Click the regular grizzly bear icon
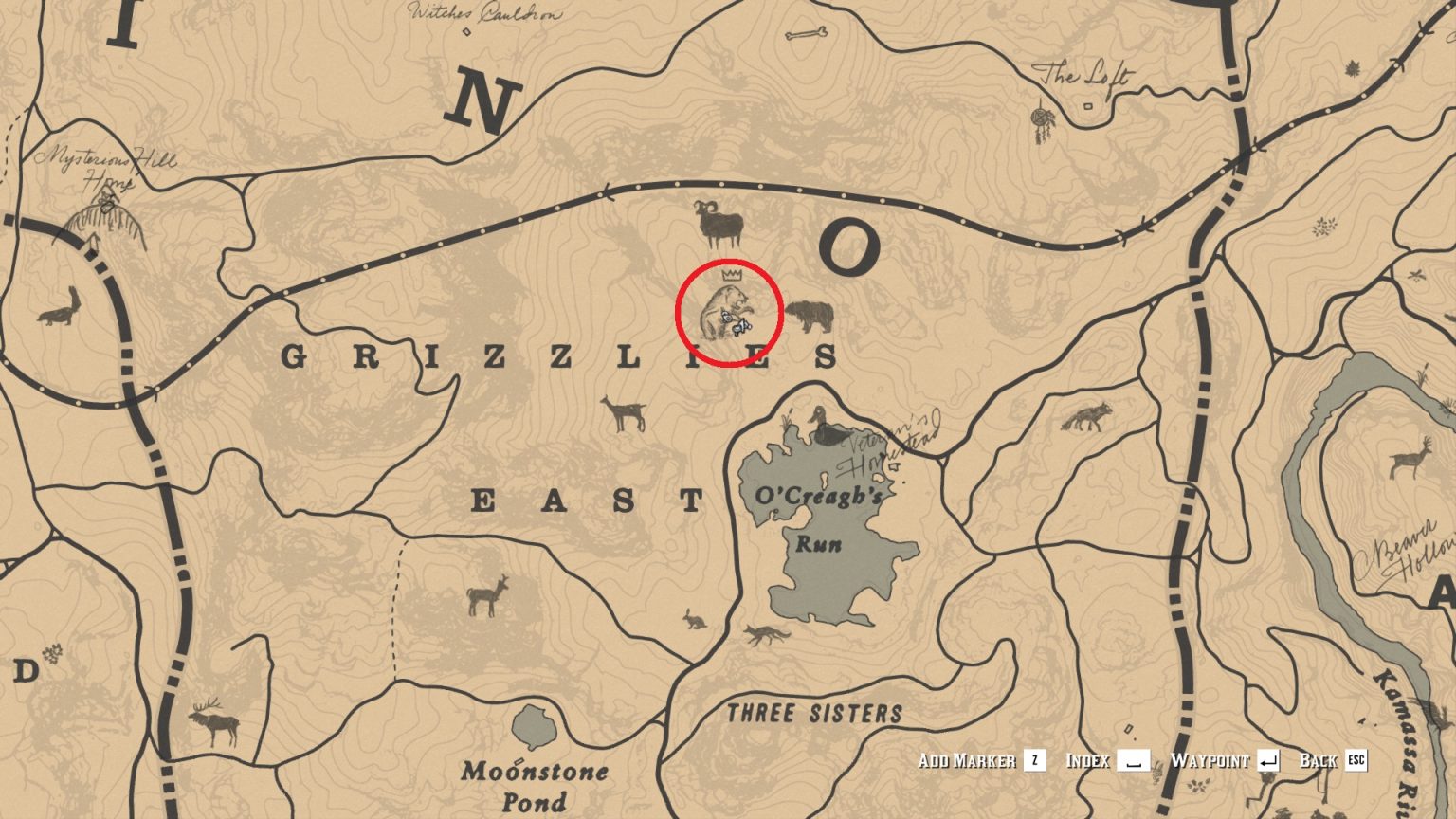Screen dimensions: 1456x819 pos(810,317)
